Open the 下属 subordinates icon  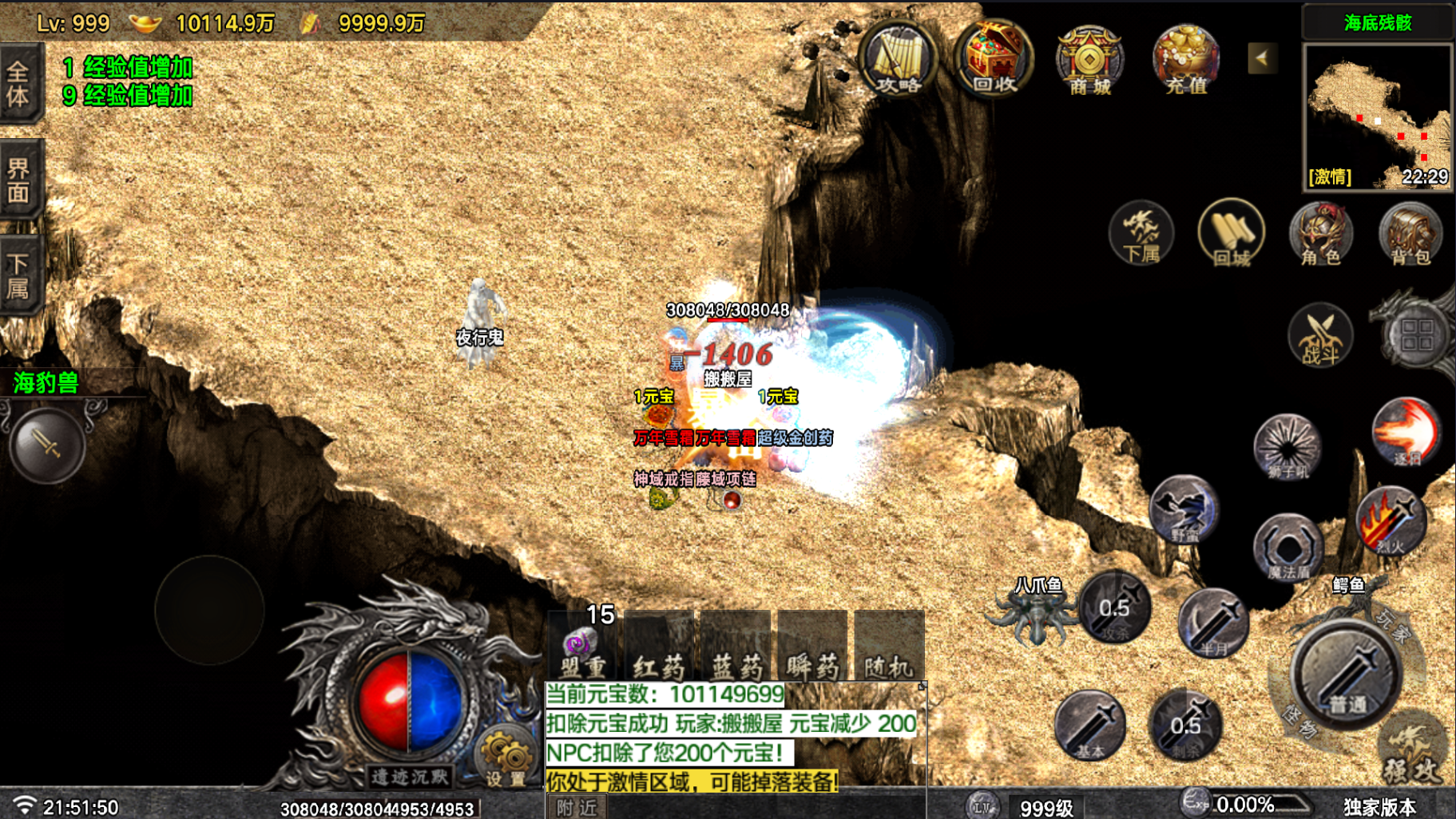[x=1141, y=234]
